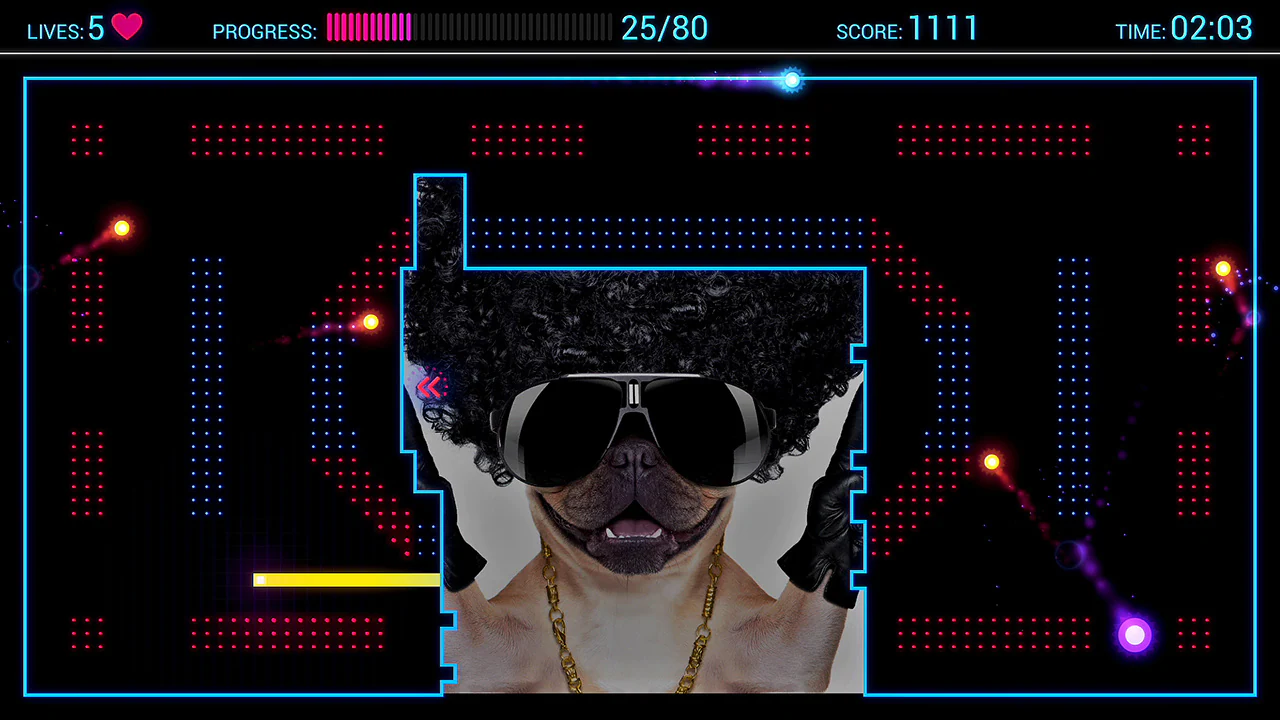This screenshot has width=1280, height=720.
Task: Click the orange orb near the left edge
Action: tap(121, 228)
